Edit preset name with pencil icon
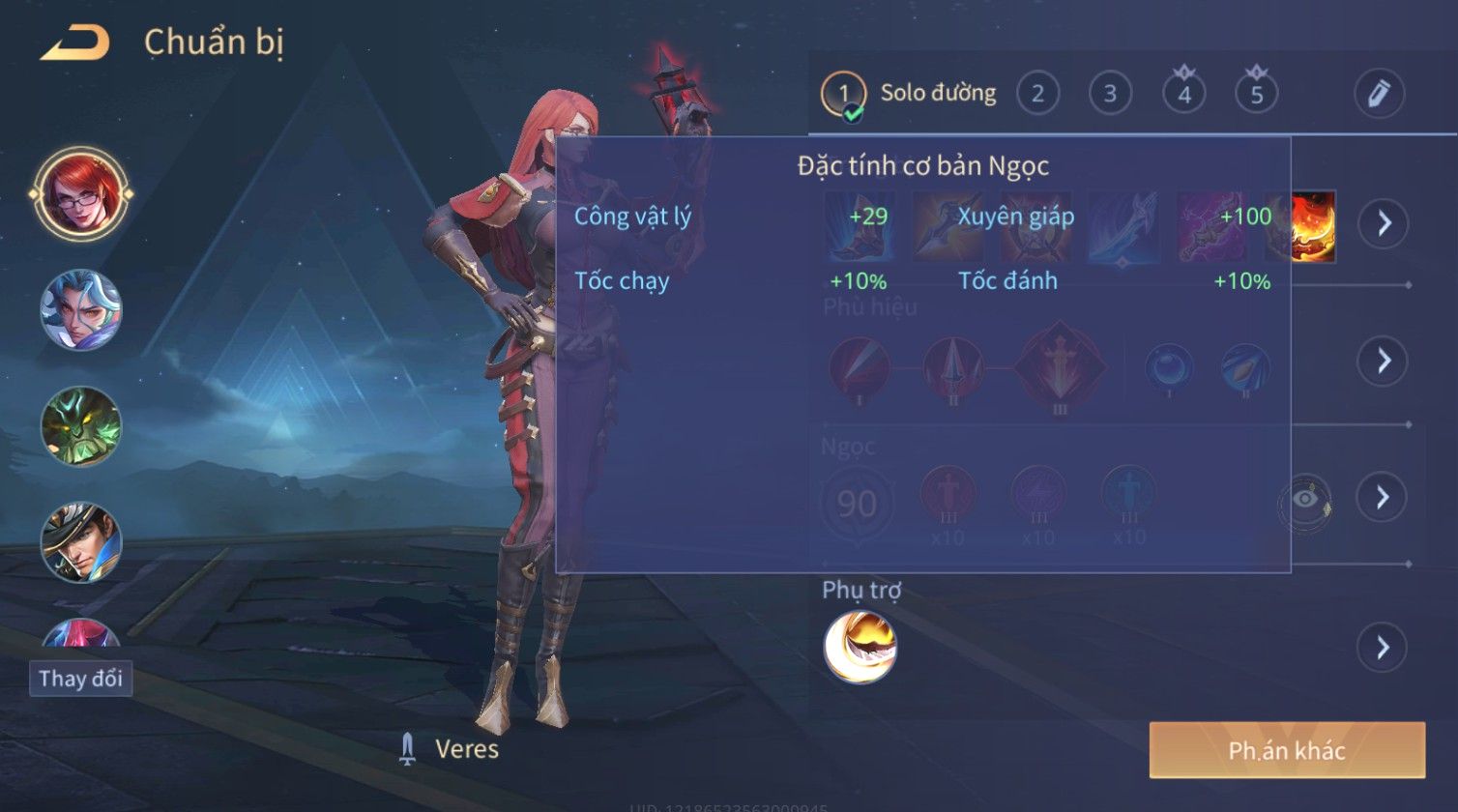 pos(1379,94)
